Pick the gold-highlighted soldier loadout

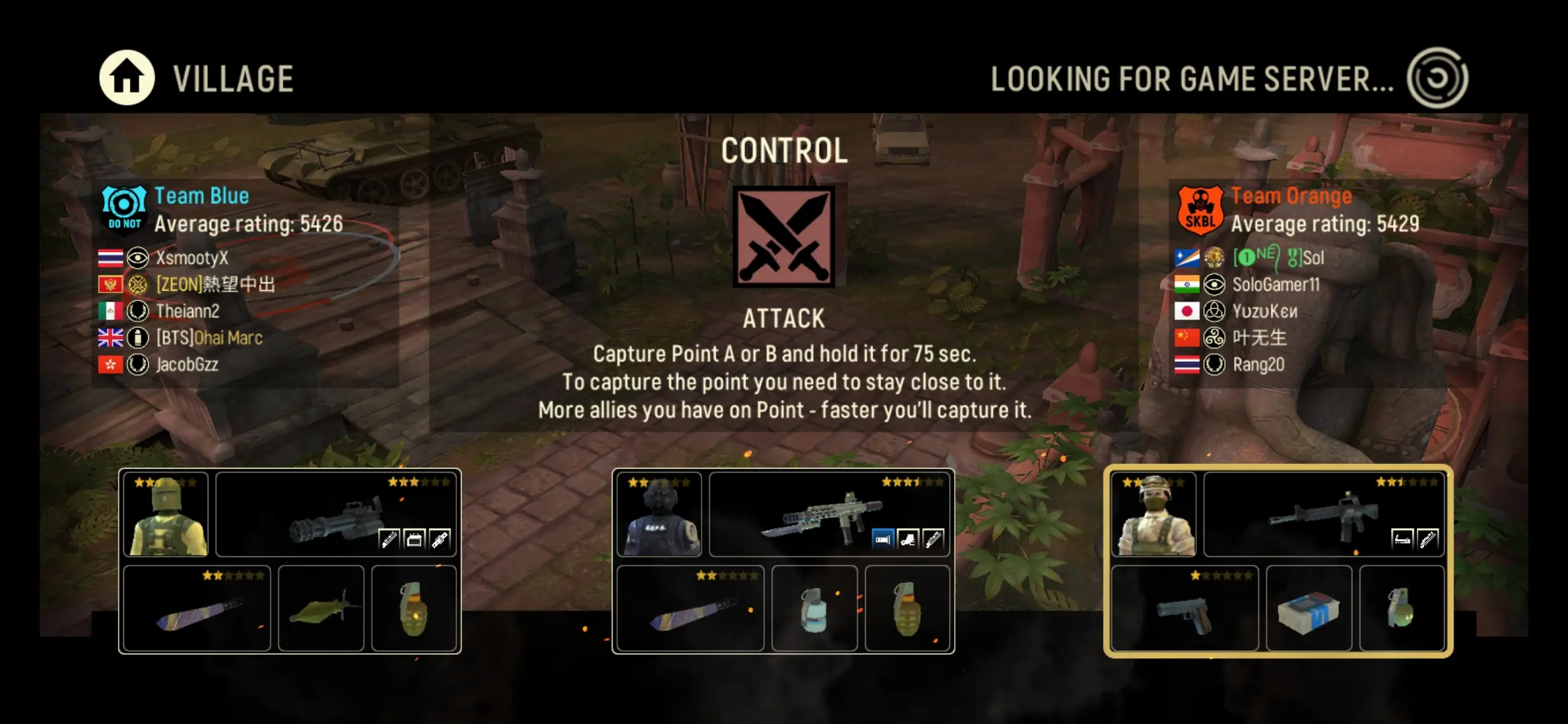1278,560
